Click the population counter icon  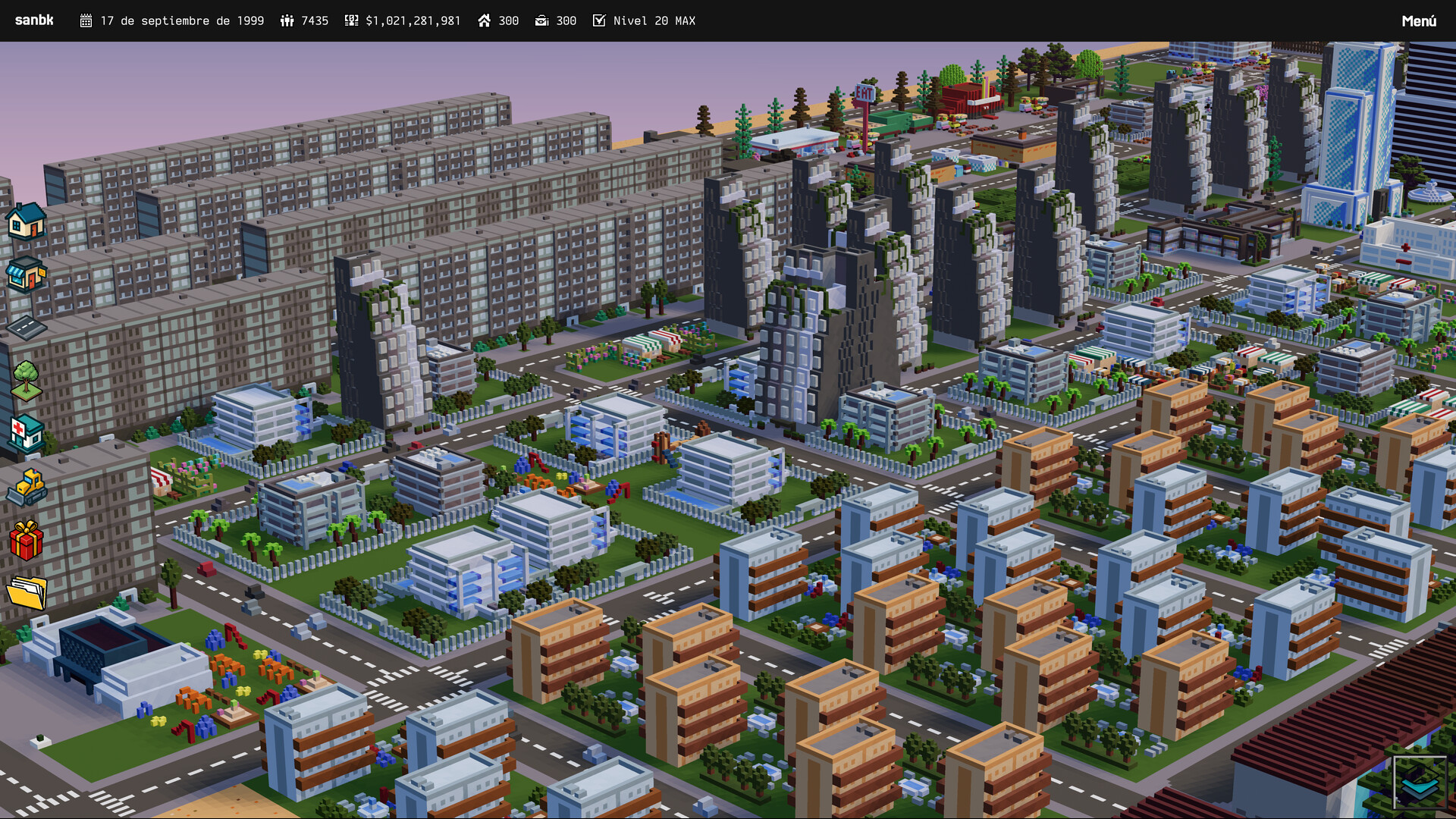(x=287, y=20)
